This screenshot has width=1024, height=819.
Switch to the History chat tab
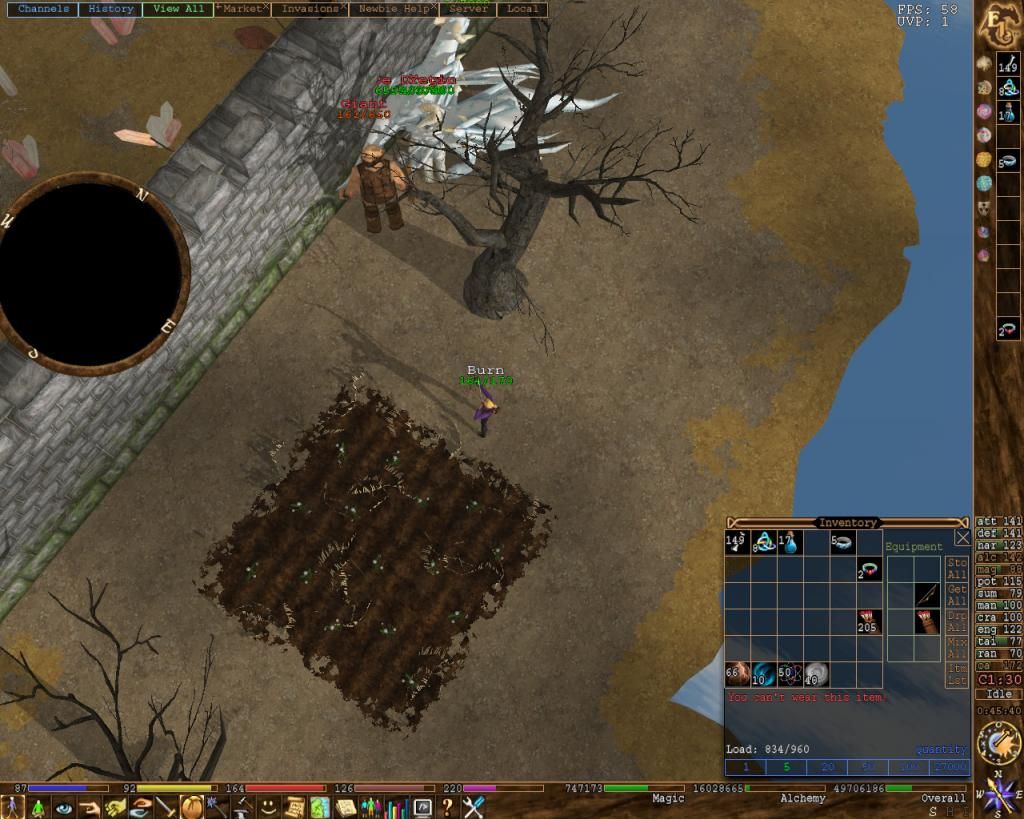110,9
